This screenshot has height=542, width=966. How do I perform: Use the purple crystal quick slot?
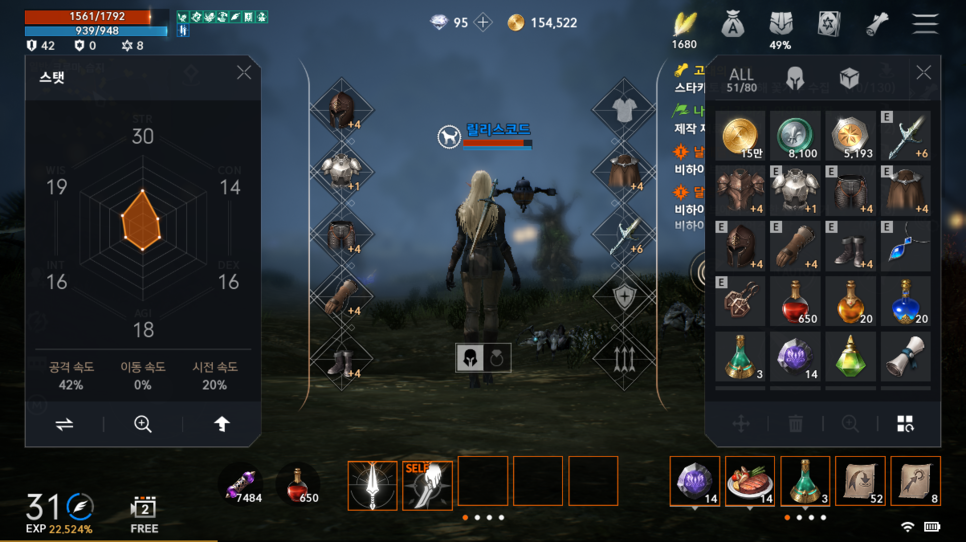(x=695, y=481)
